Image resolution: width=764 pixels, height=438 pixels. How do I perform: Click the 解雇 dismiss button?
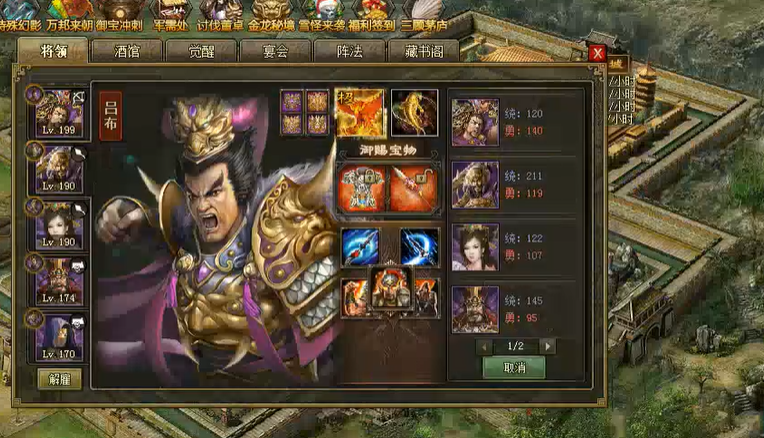59,378
